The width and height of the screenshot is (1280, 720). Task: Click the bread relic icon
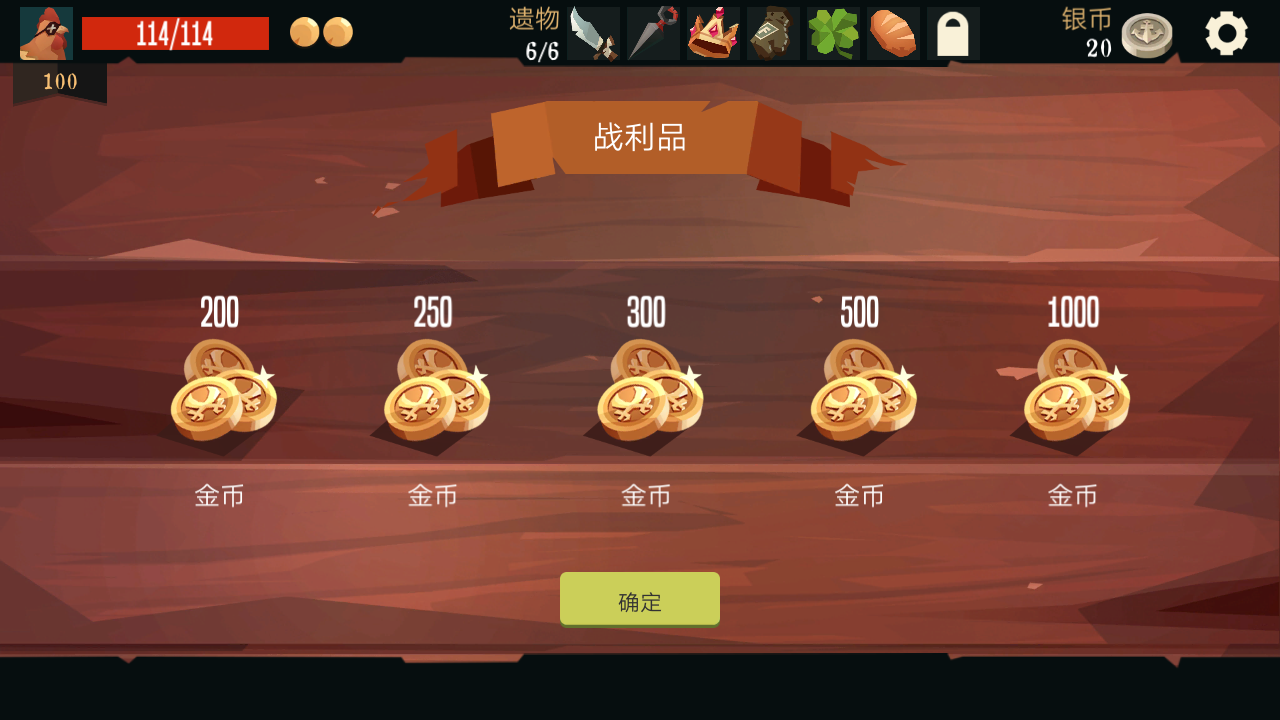892,33
